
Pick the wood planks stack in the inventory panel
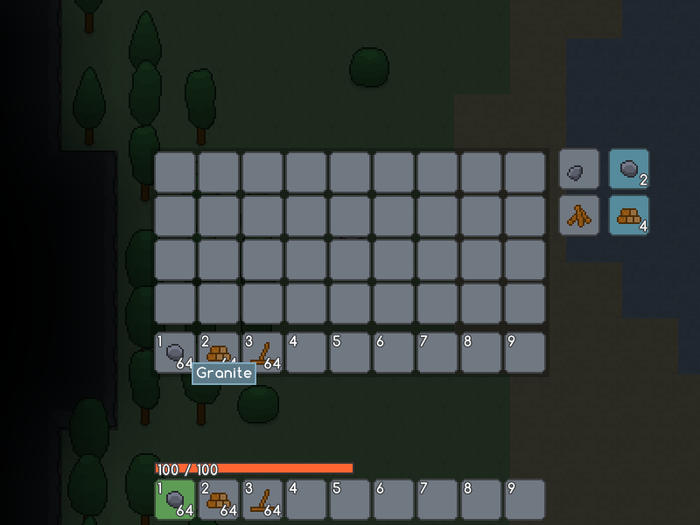pyautogui.click(x=219, y=352)
